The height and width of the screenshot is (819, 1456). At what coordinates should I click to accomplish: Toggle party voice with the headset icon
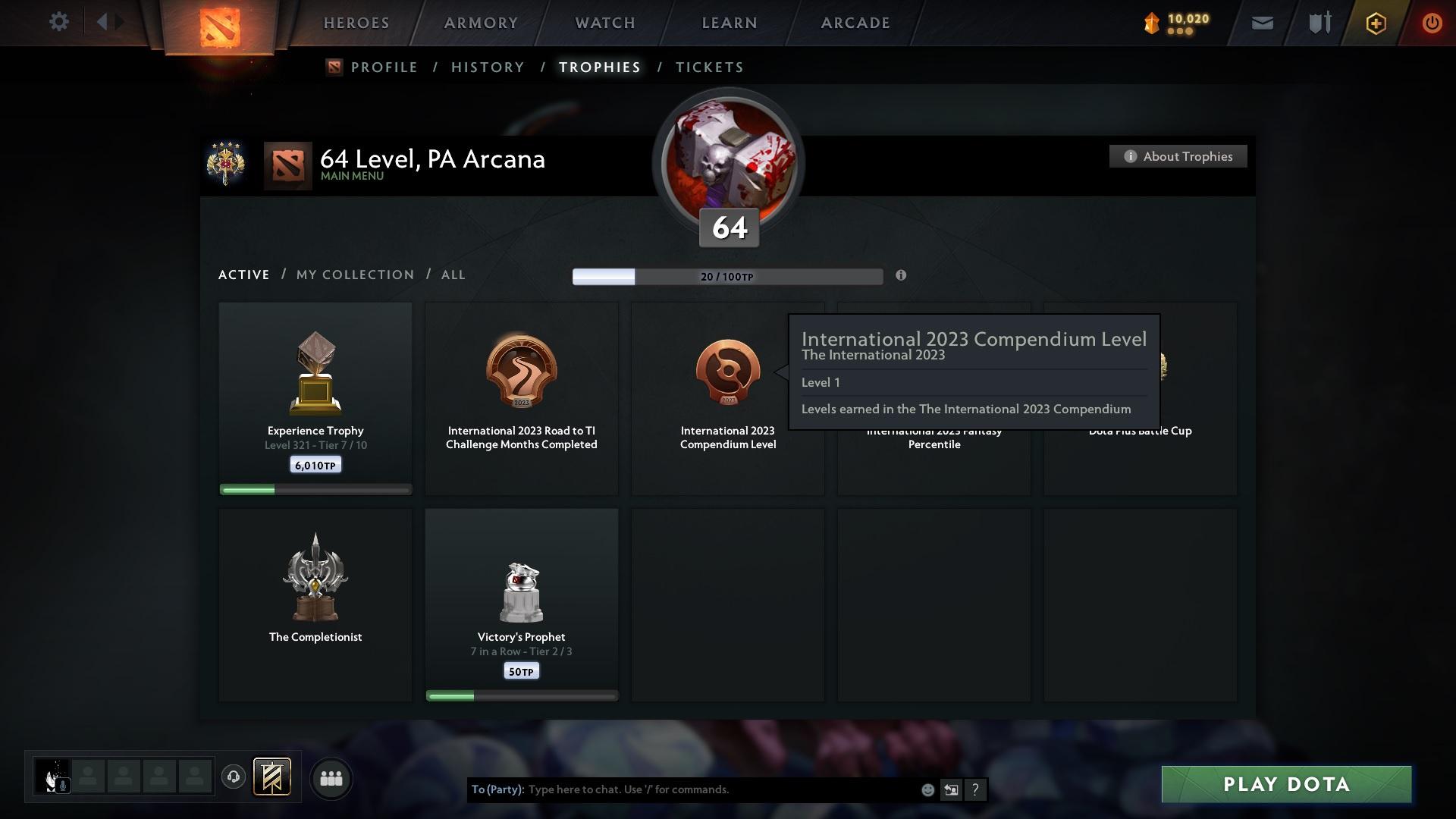(234, 777)
